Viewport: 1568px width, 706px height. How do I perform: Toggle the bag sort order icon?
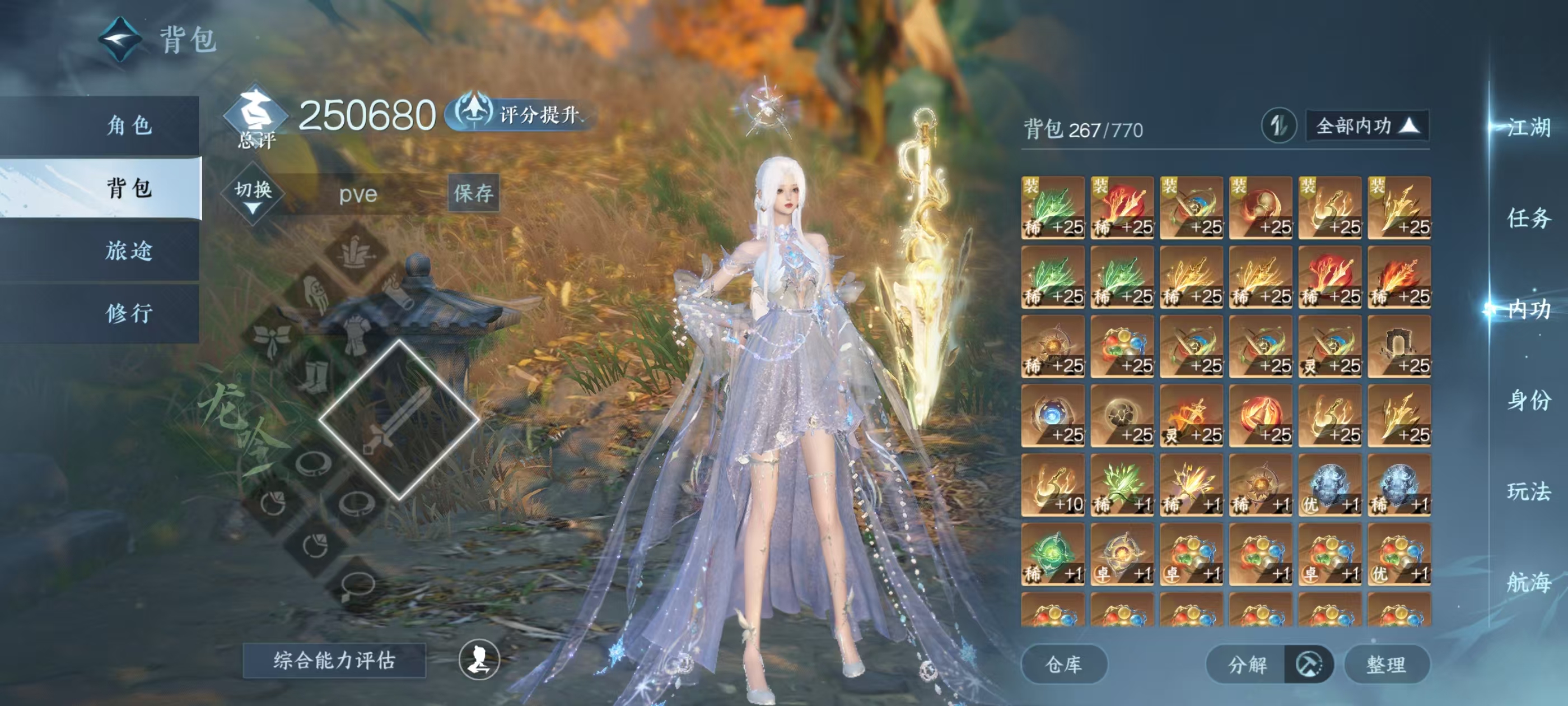pyautogui.click(x=1278, y=126)
